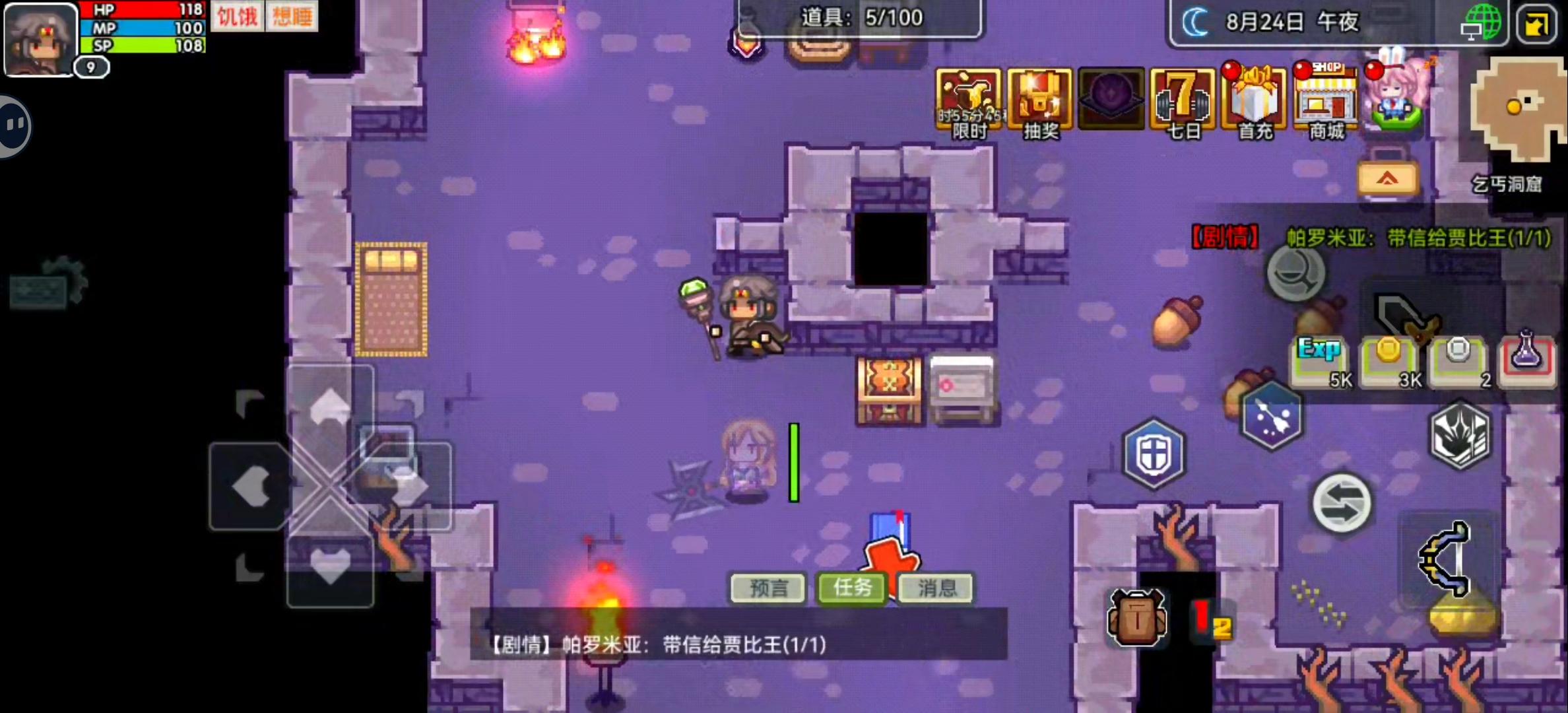Tap the red HP bar
The height and width of the screenshot is (713, 1568).
pos(142,9)
